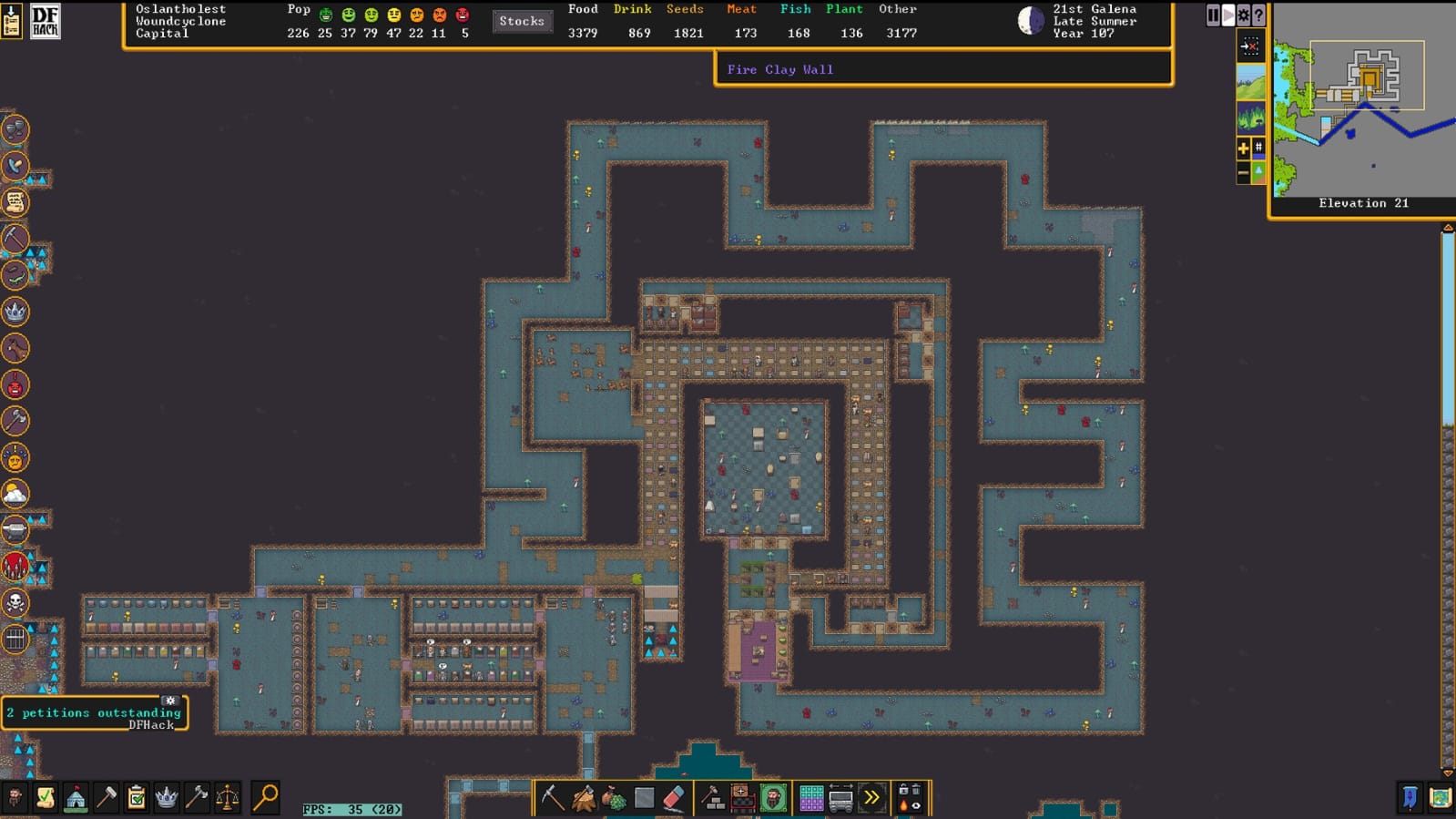This screenshot has height=819, width=1456.
Task: Pause the game
Action: point(1213,15)
